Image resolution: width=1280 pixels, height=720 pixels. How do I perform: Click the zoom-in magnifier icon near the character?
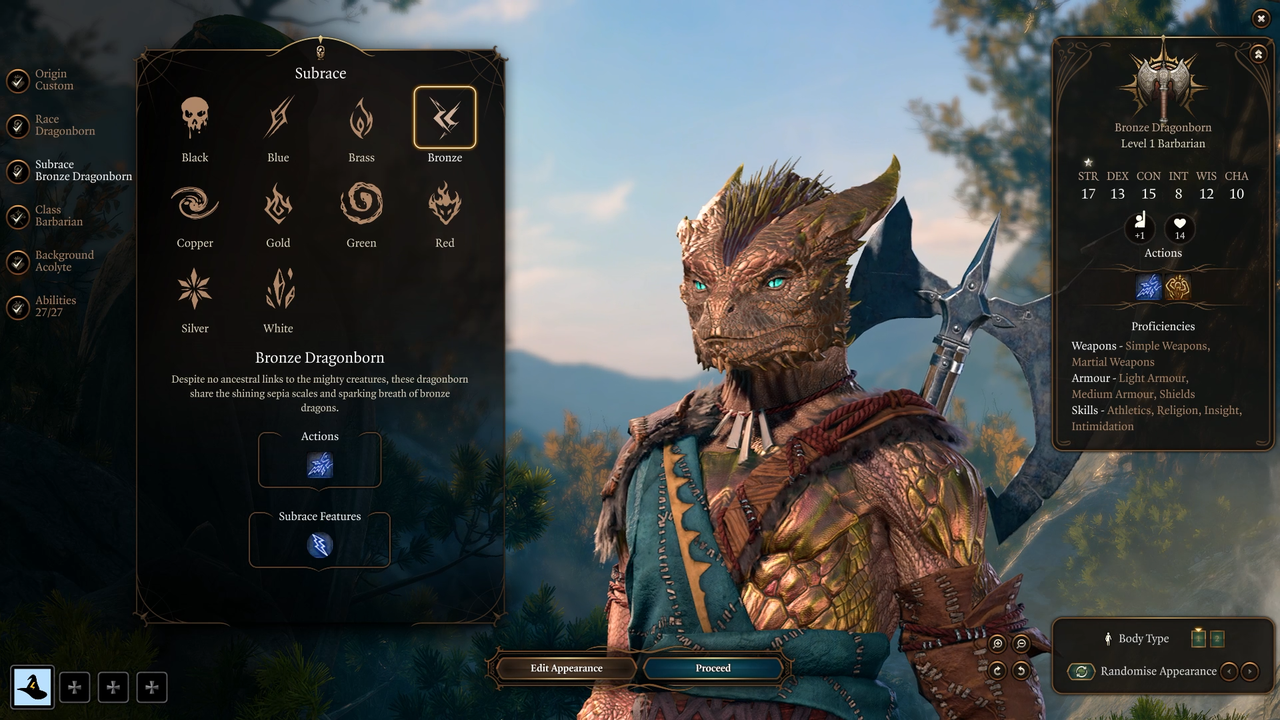pos(997,643)
